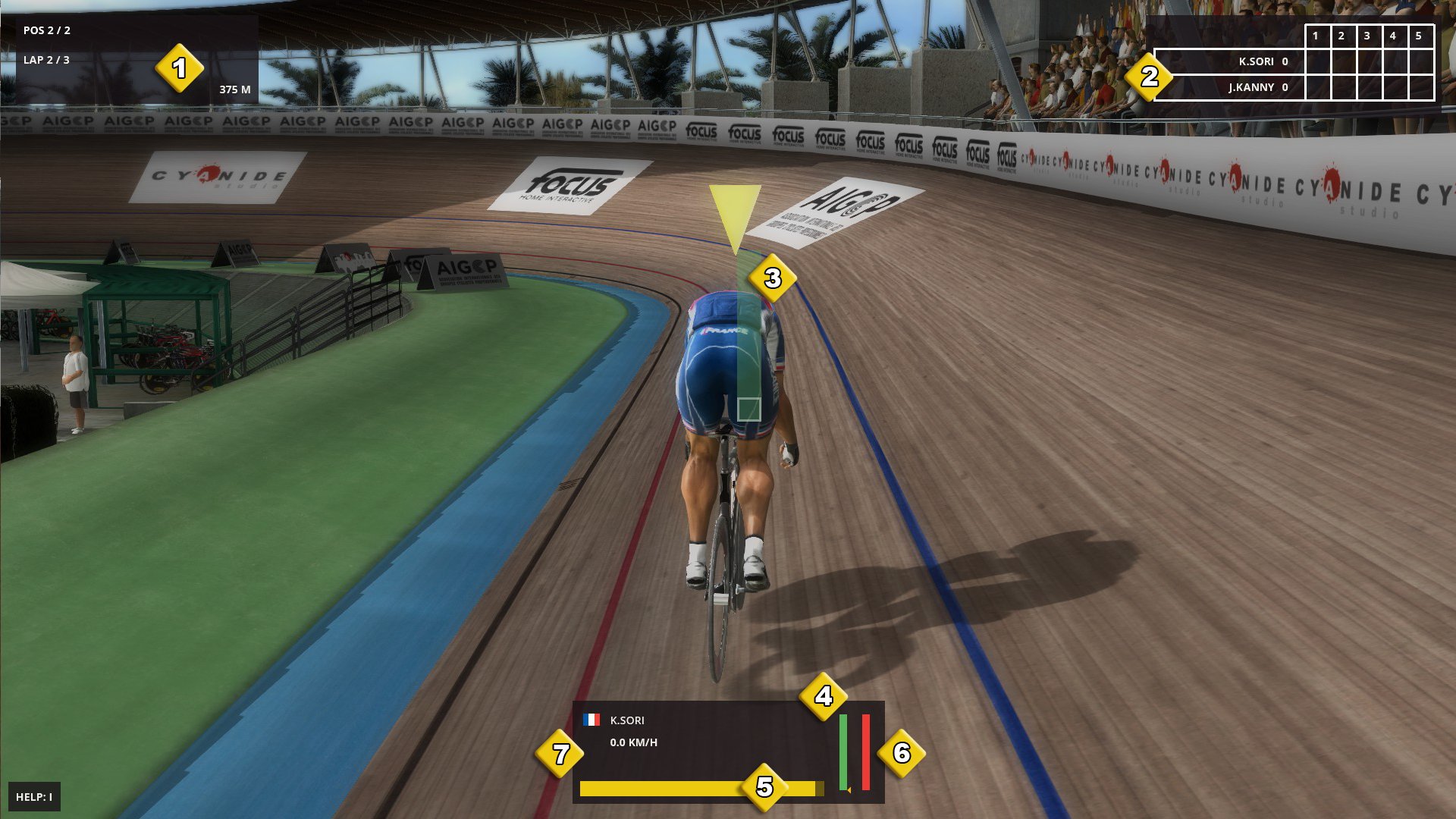Screen dimensions: 1456x819
Task: Click the HELP: I button
Action: click(33, 798)
